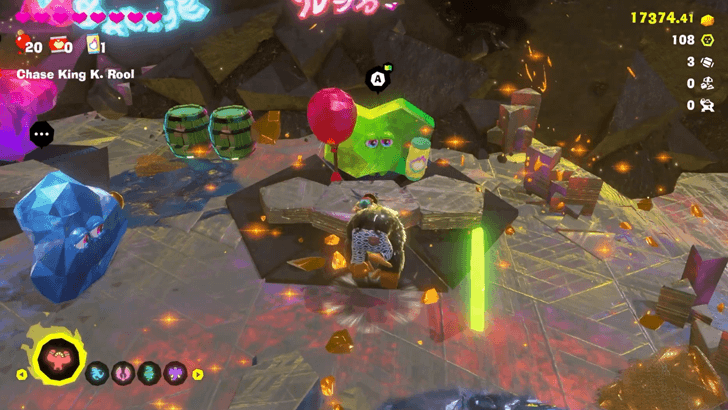Screen dimensions: 728x410
Task: Switch to the pink wings Bananza icon
Action: 124,374
